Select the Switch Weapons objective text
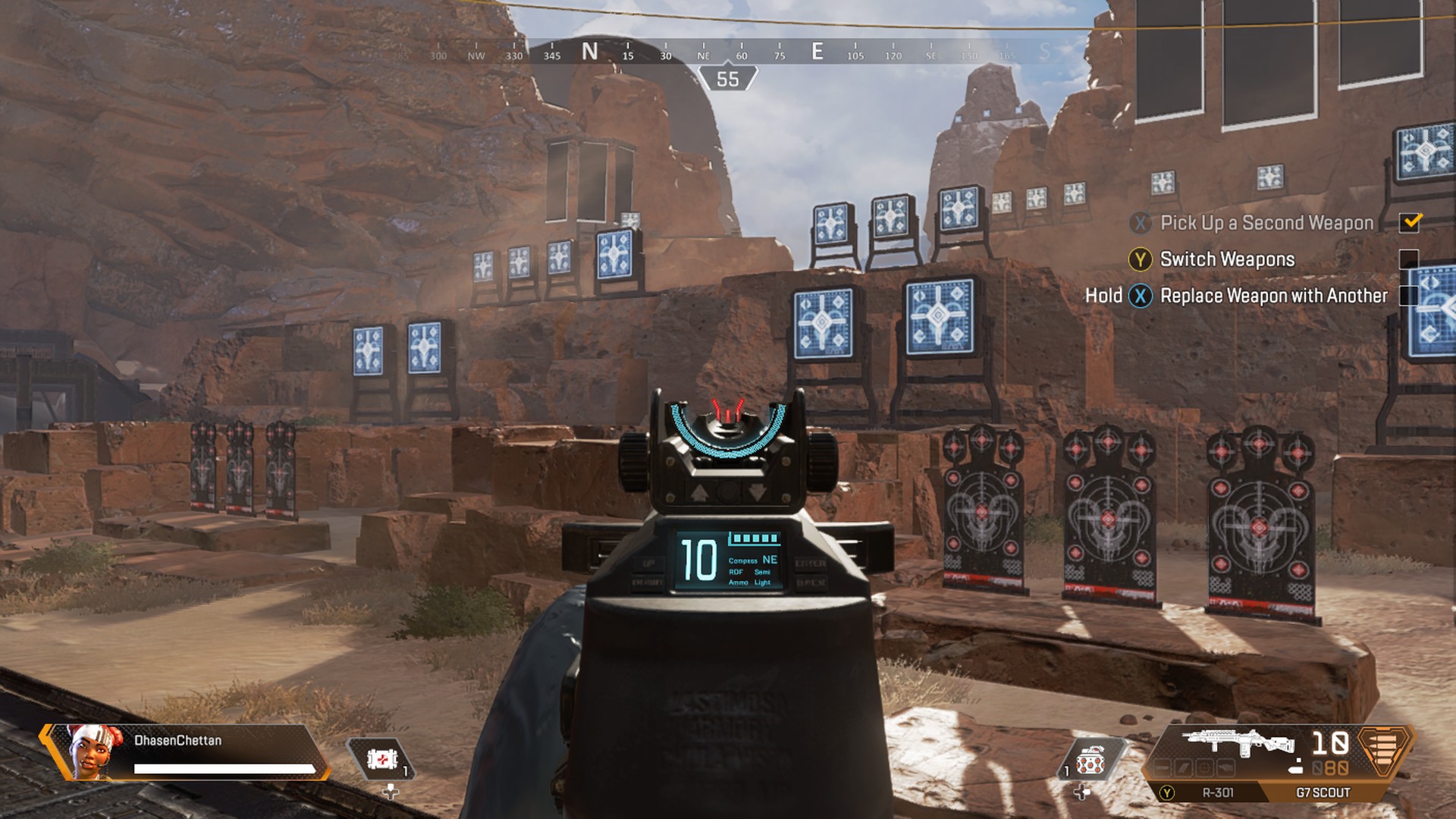1456x819 pixels. tap(1227, 259)
